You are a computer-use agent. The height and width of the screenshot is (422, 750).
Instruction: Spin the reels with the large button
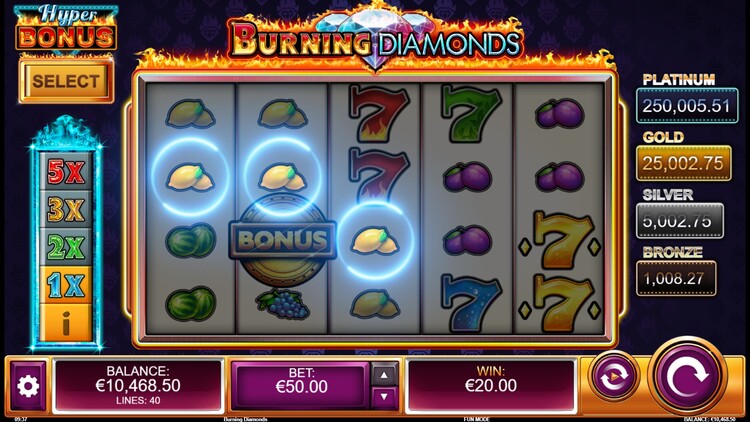pos(687,379)
